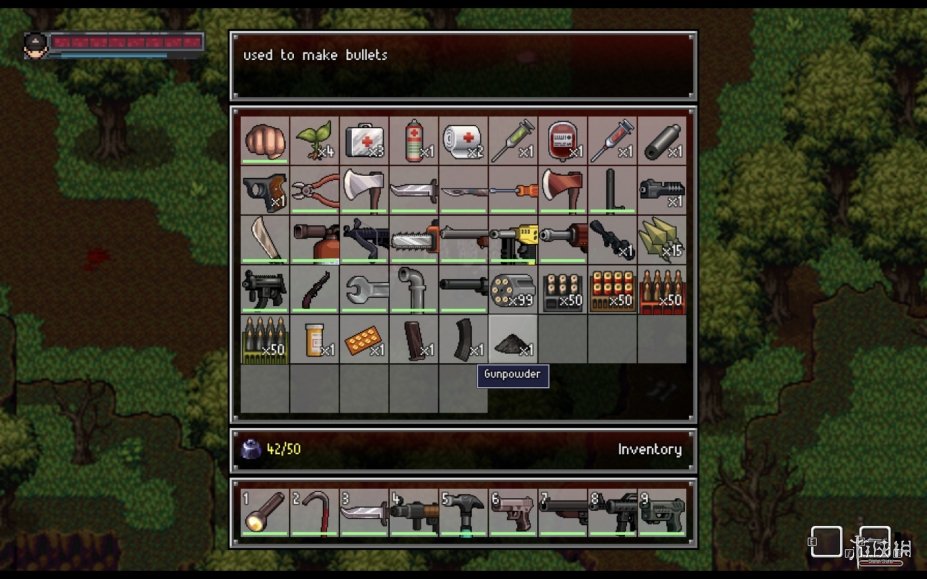Select the revolver cylinder ammo stack

click(x=513, y=290)
